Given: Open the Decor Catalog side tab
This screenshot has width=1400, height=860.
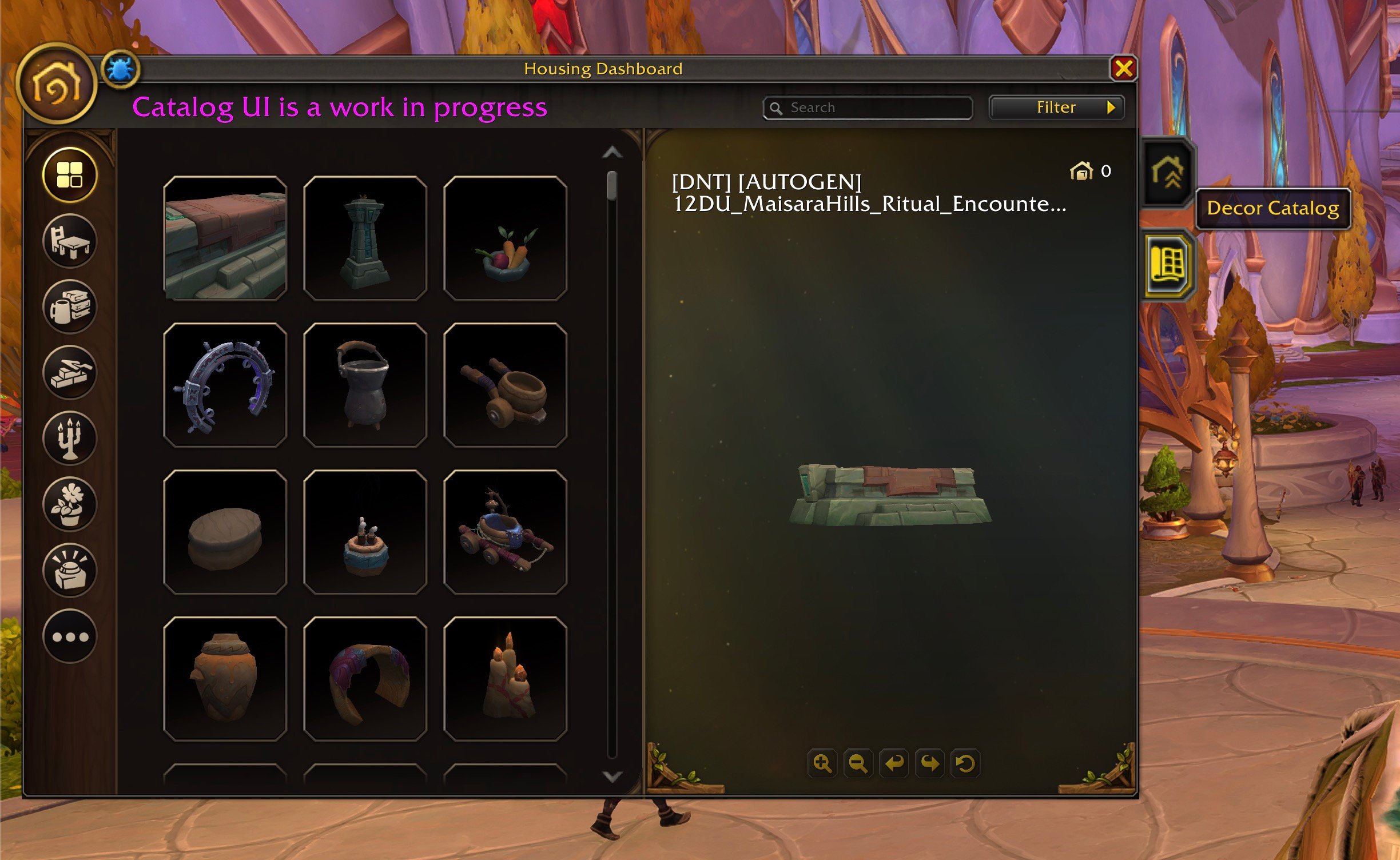Looking at the screenshot, I should click(x=1167, y=265).
